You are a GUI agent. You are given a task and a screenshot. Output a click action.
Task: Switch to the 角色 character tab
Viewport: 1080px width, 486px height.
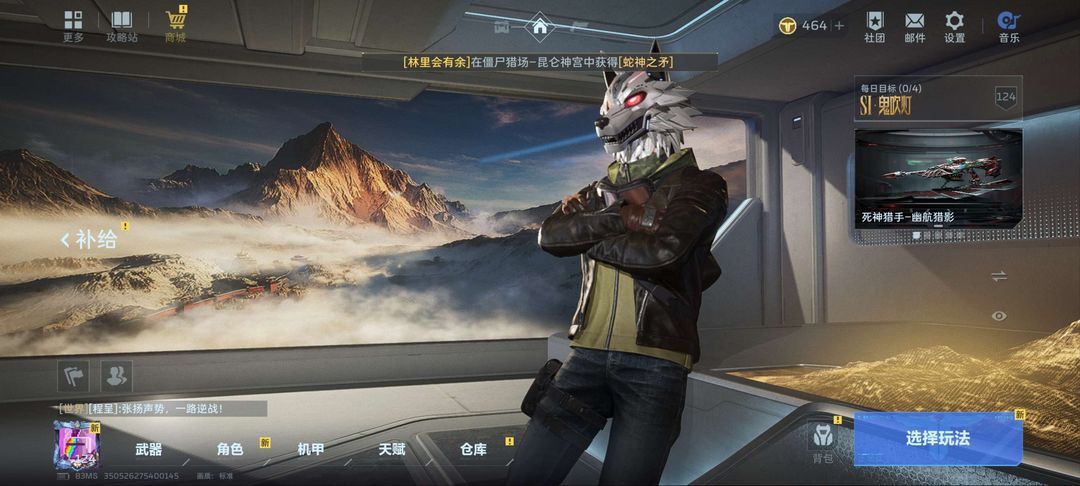click(x=230, y=450)
